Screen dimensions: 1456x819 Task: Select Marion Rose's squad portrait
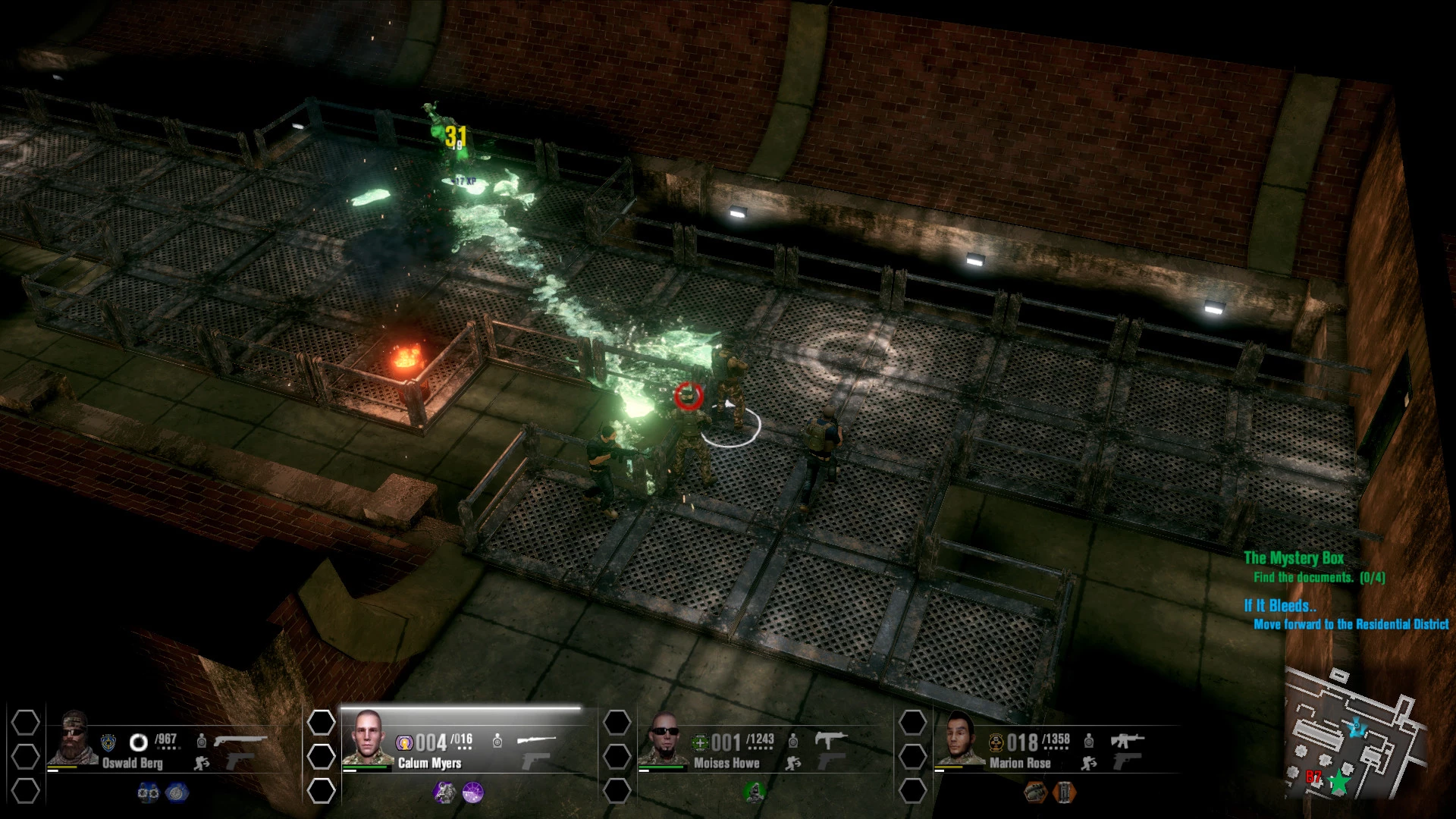point(960,738)
